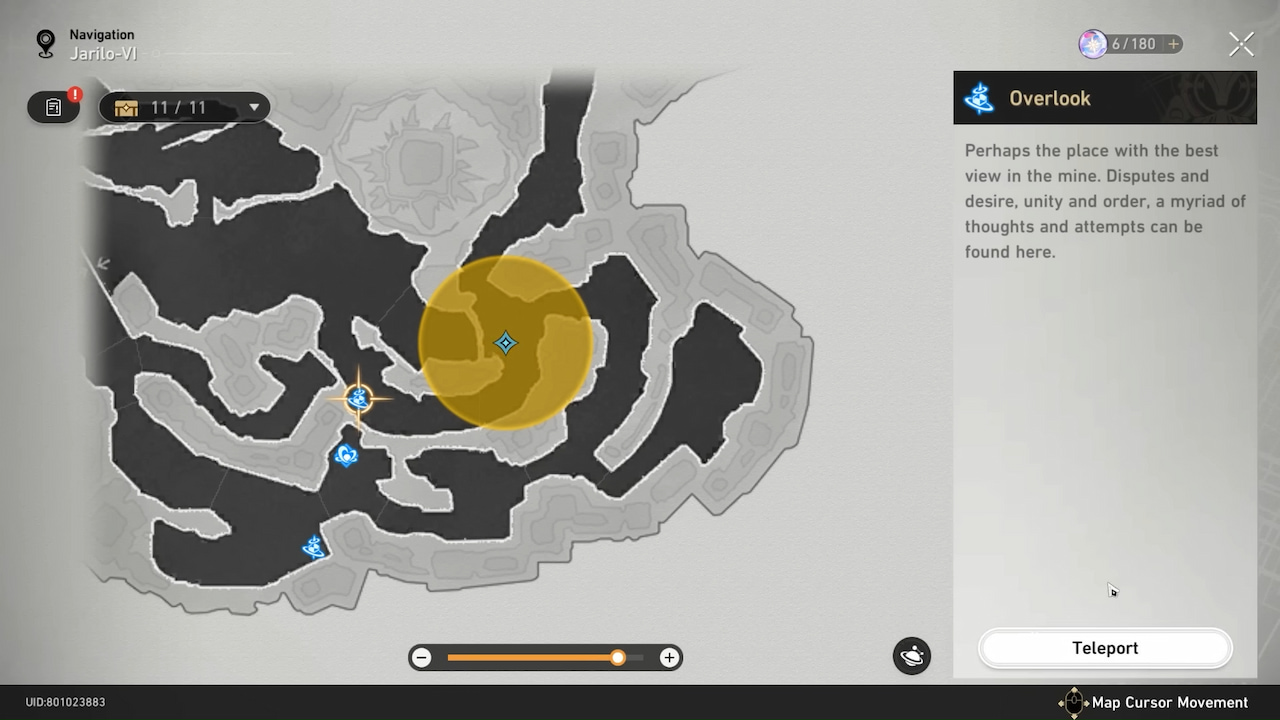Select the blue anchor icon above the ringed marker
Viewport: 1280px width, 720px height.
346,456
